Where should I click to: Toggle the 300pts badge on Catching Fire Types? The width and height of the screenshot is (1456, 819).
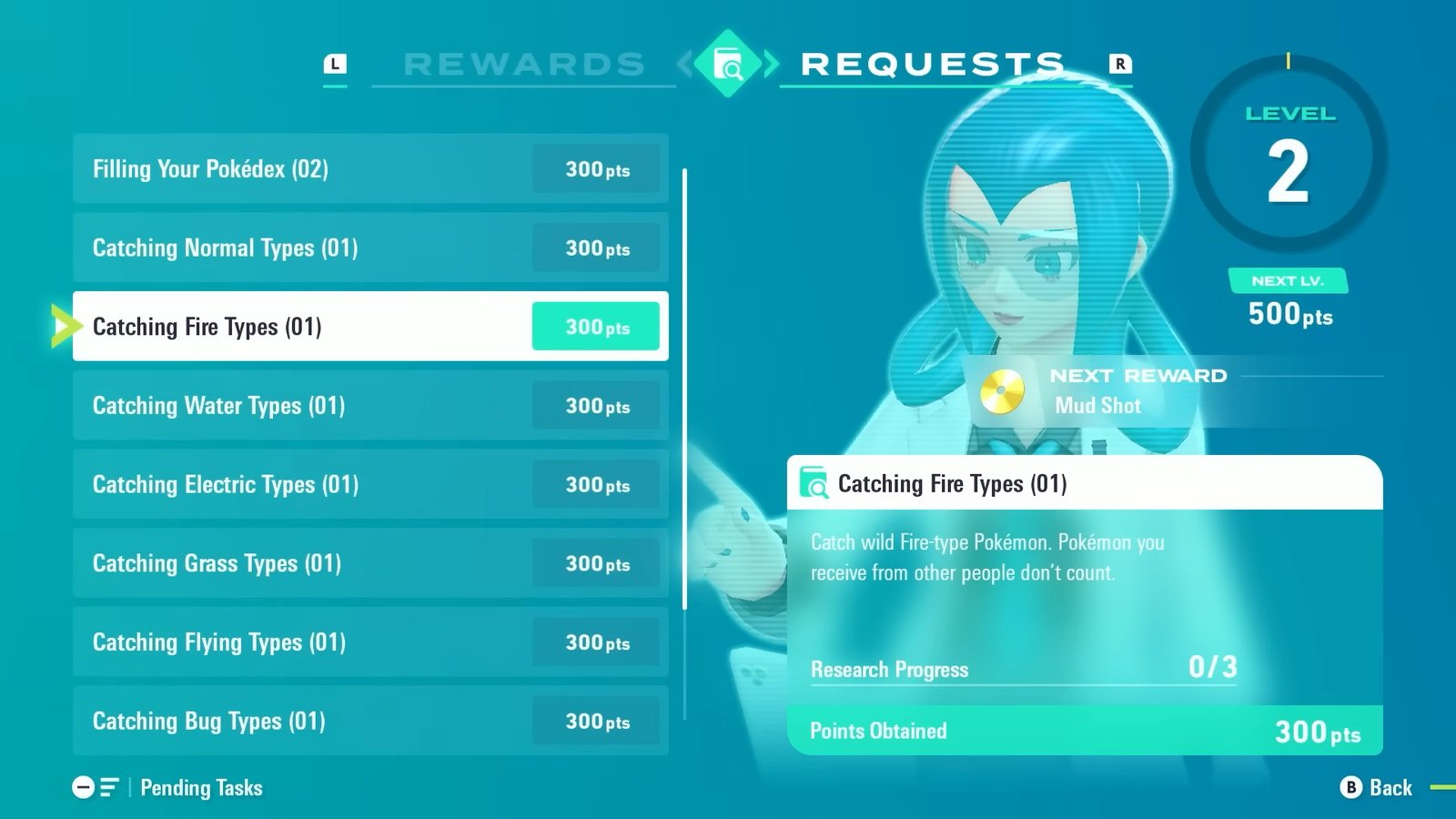coord(595,326)
